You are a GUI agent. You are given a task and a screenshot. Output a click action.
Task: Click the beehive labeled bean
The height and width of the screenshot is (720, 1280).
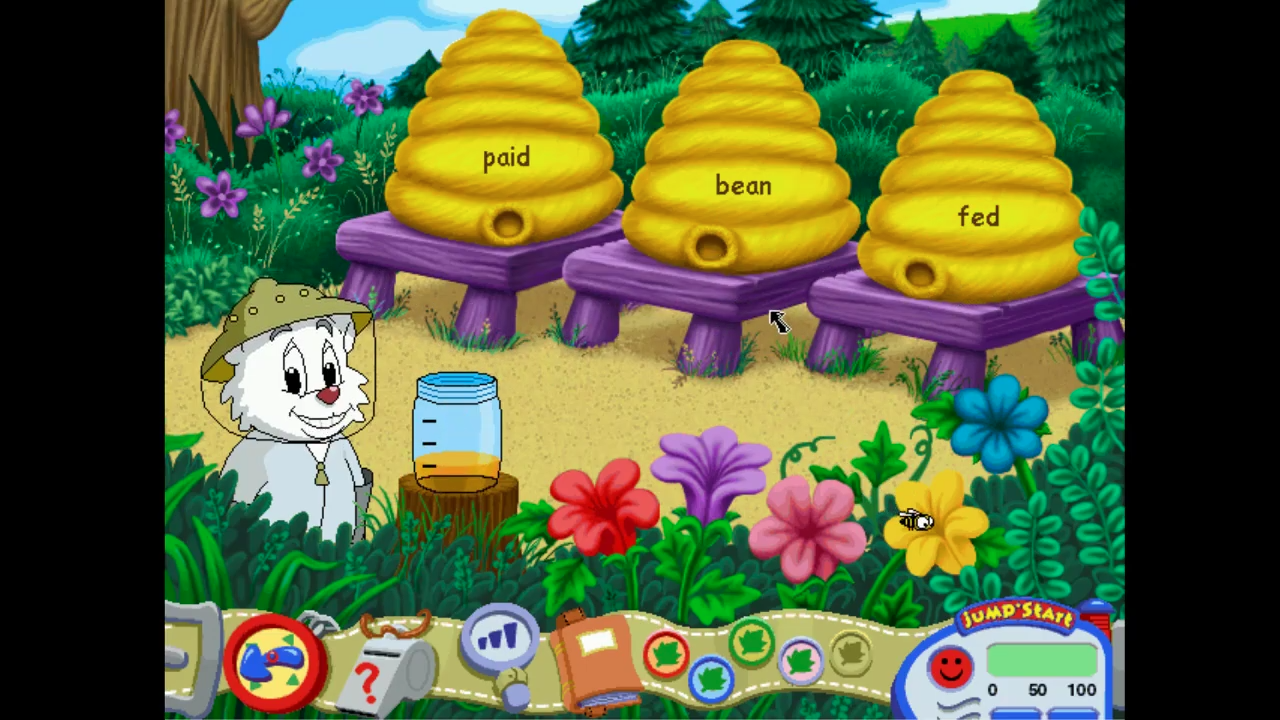click(742, 187)
